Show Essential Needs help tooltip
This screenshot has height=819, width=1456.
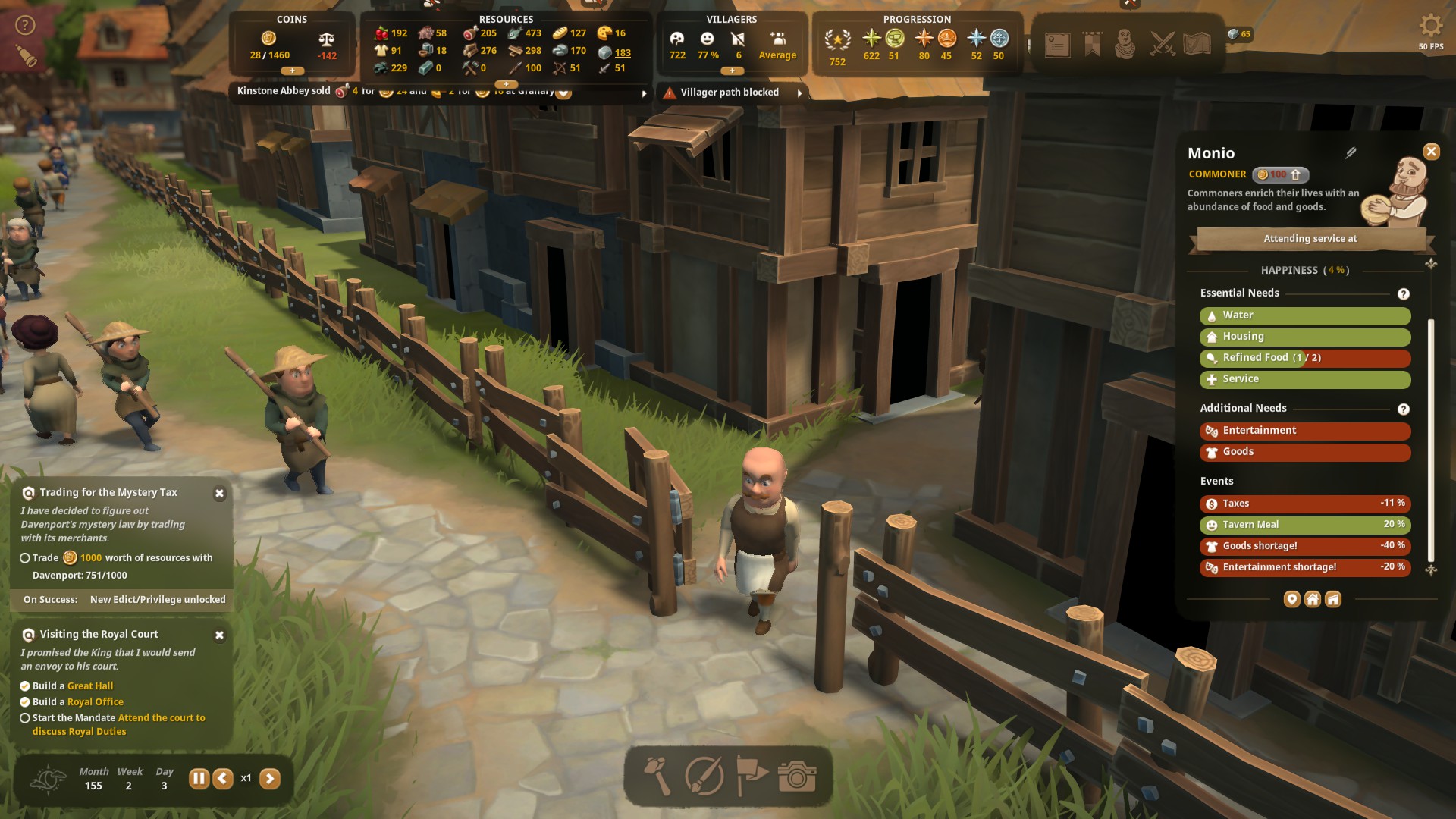1403,294
